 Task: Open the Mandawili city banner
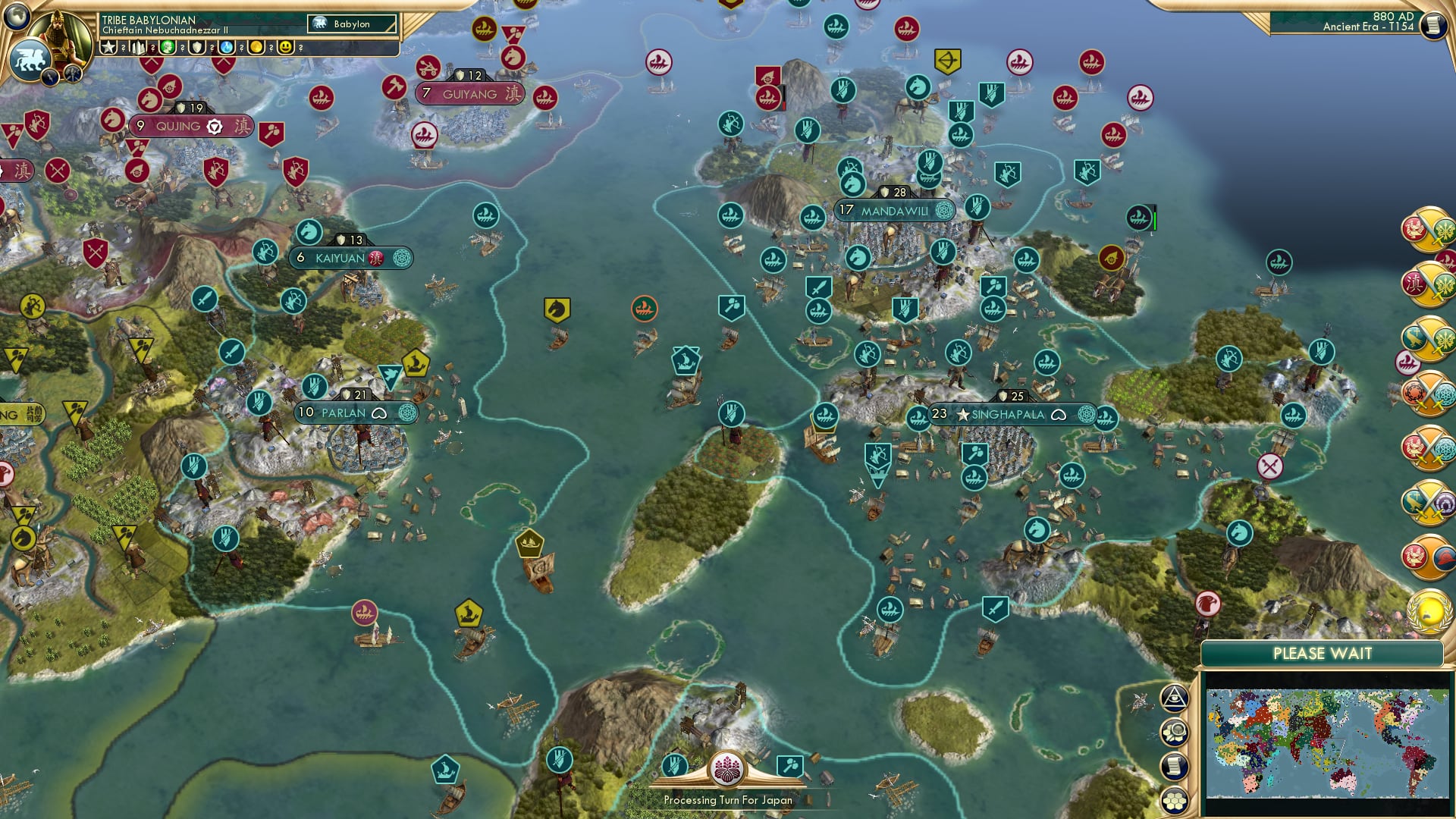click(894, 210)
